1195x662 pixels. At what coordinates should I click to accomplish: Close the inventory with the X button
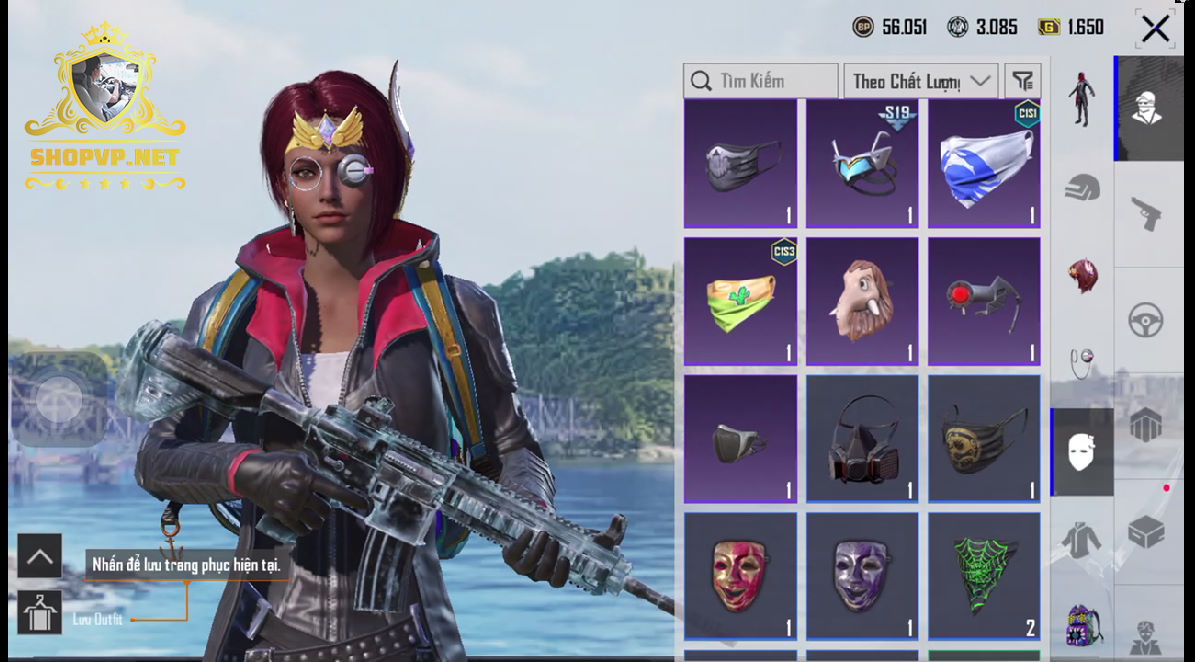[x=1155, y=29]
